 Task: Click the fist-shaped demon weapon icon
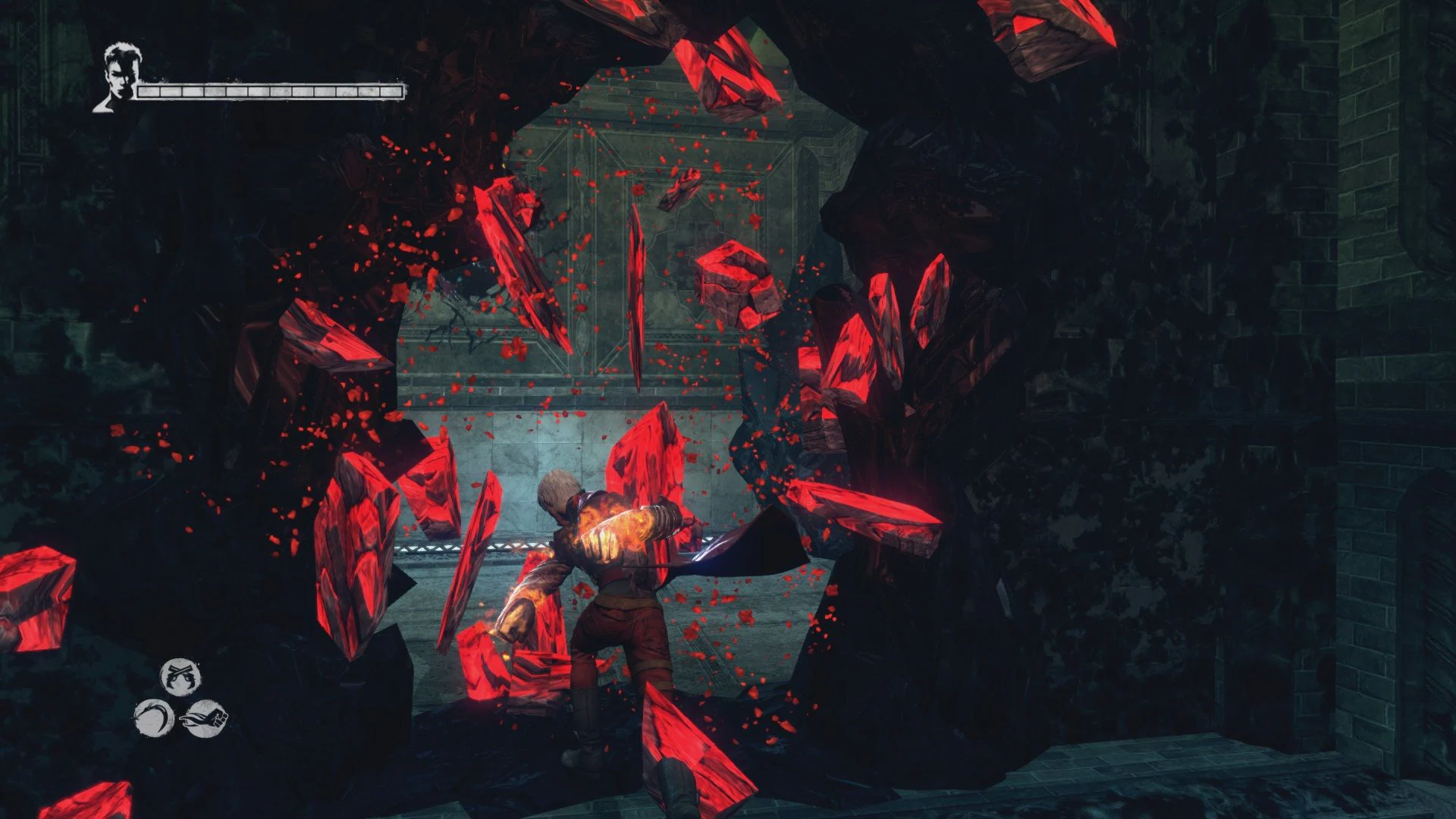pyautogui.click(x=205, y=719)
